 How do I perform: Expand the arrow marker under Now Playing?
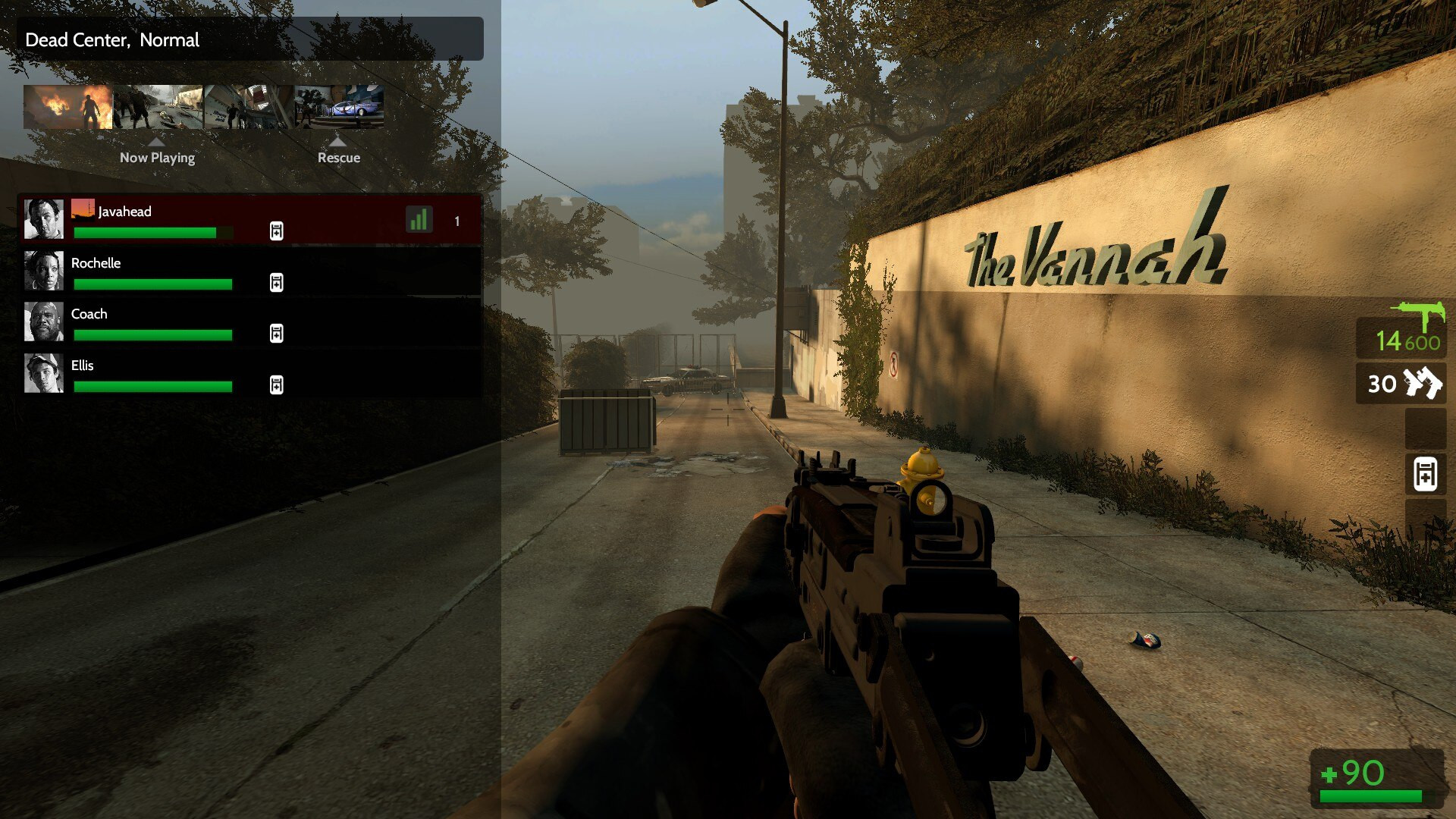click(x=157, y=141)
